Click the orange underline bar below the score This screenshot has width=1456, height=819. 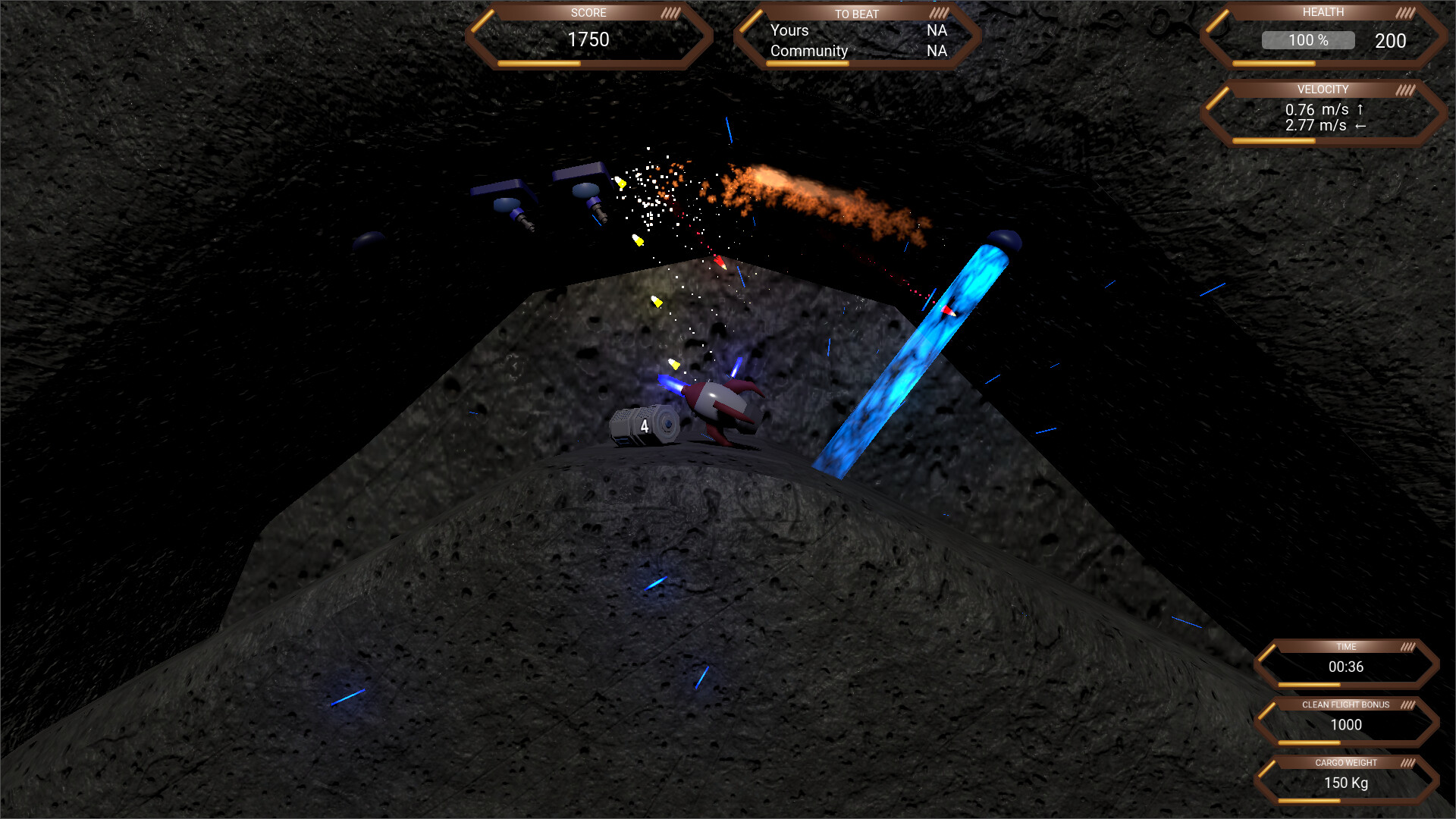click(538, 64)
